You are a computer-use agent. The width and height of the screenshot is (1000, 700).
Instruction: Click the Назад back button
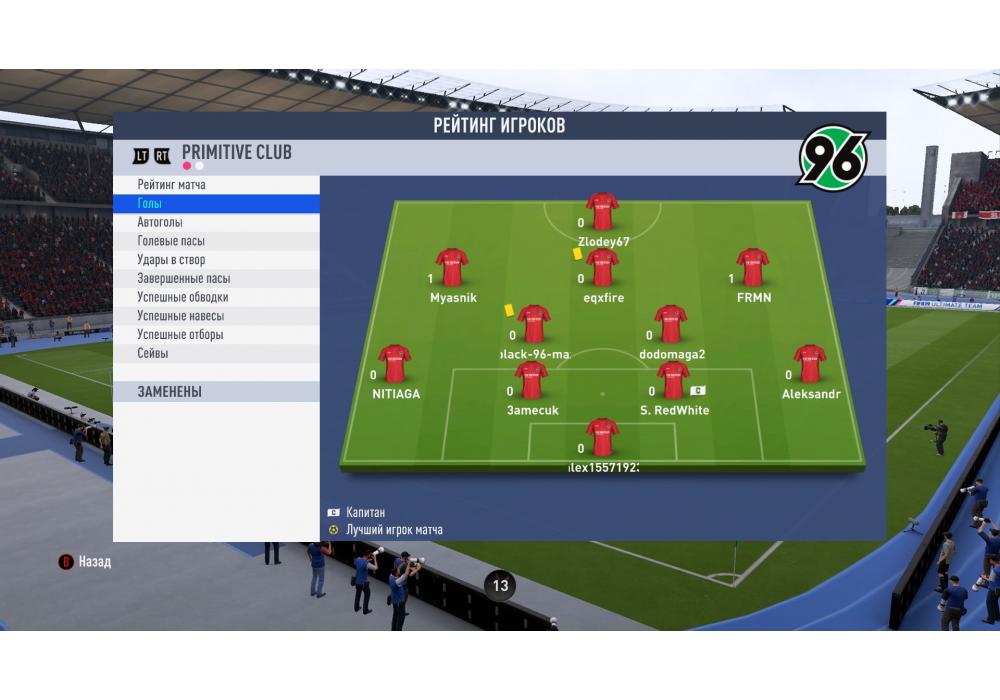click(86, 562)
